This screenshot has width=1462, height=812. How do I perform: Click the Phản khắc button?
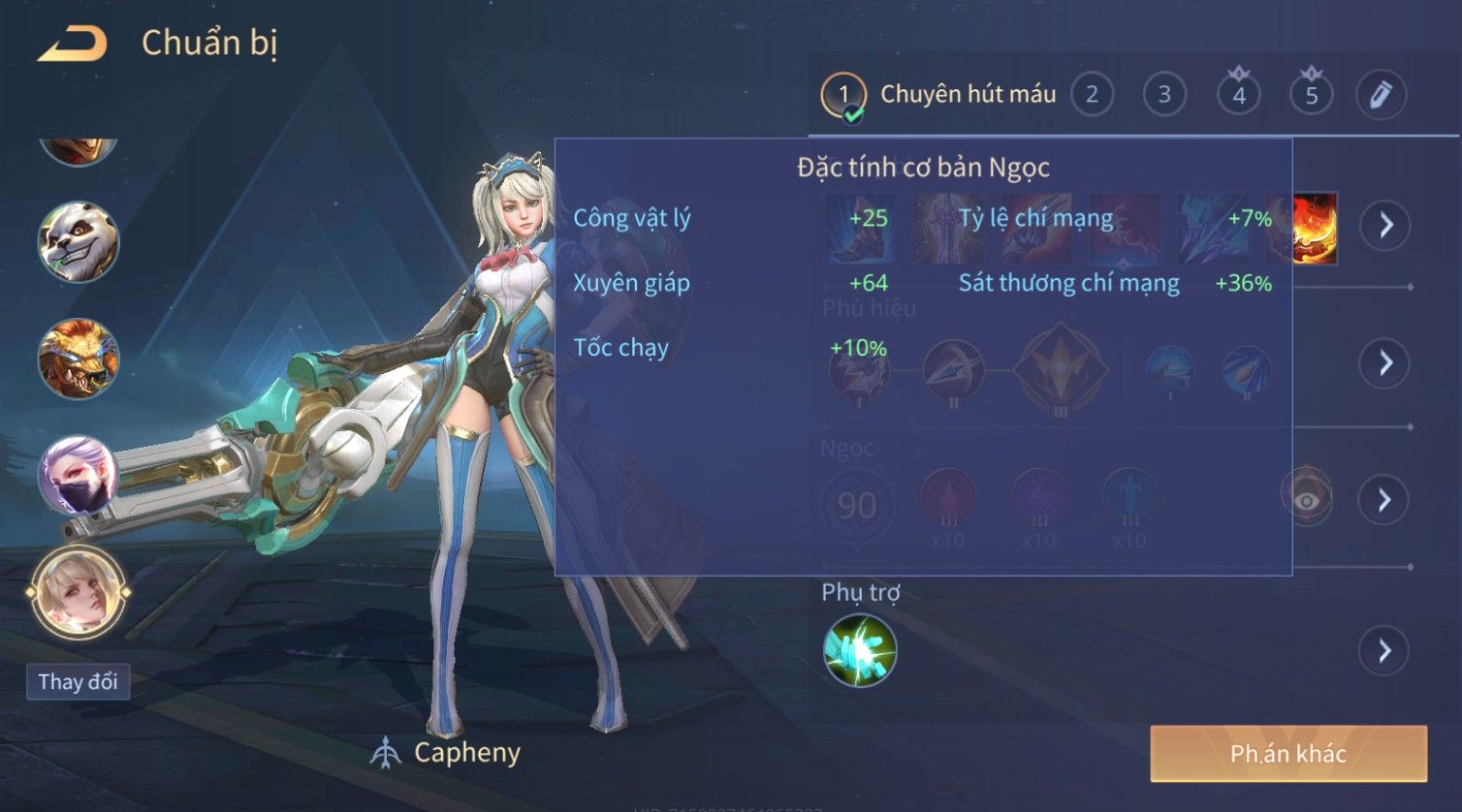[x=1287, y=754]
